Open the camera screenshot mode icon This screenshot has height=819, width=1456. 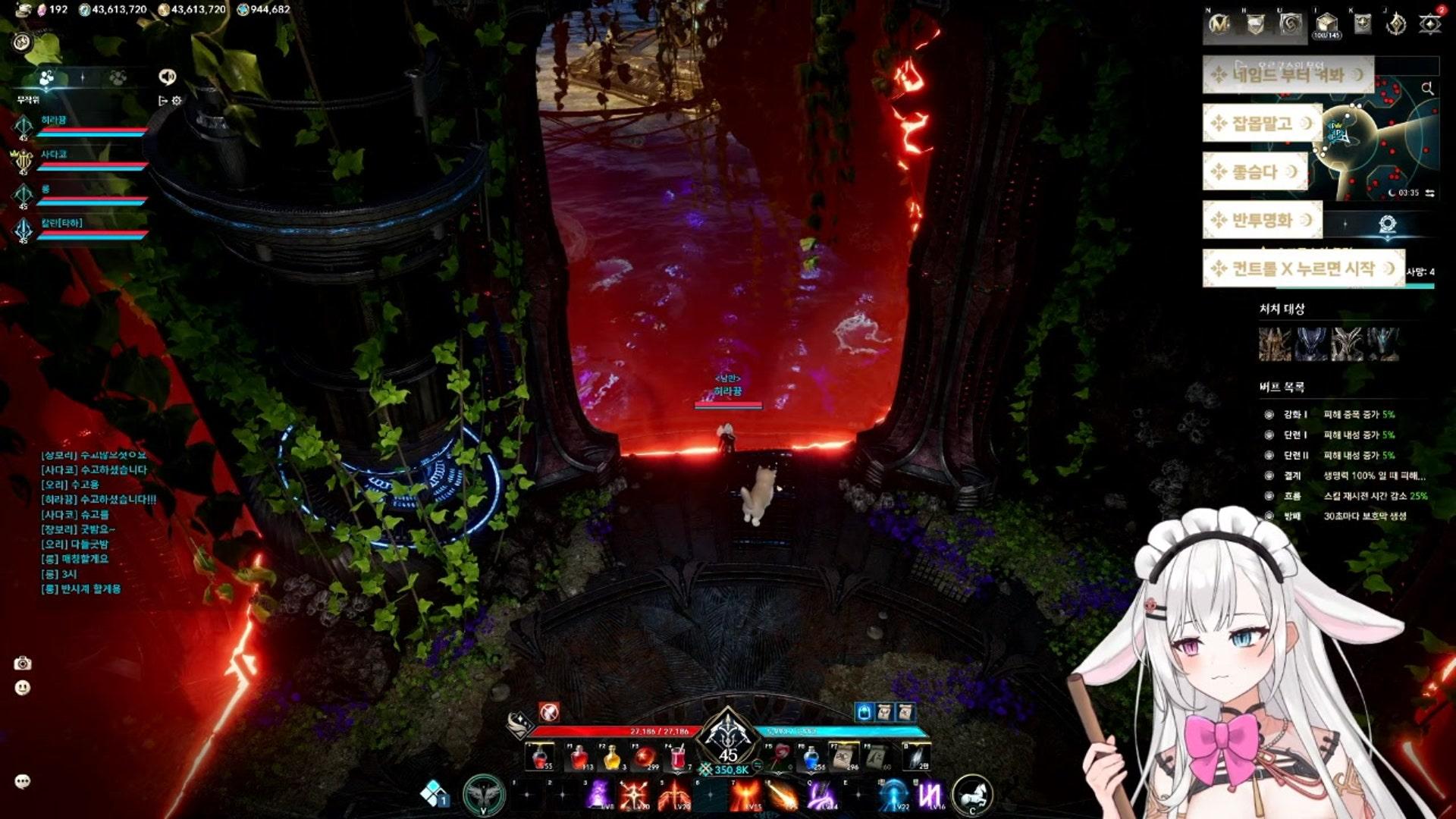click(23, 664)
